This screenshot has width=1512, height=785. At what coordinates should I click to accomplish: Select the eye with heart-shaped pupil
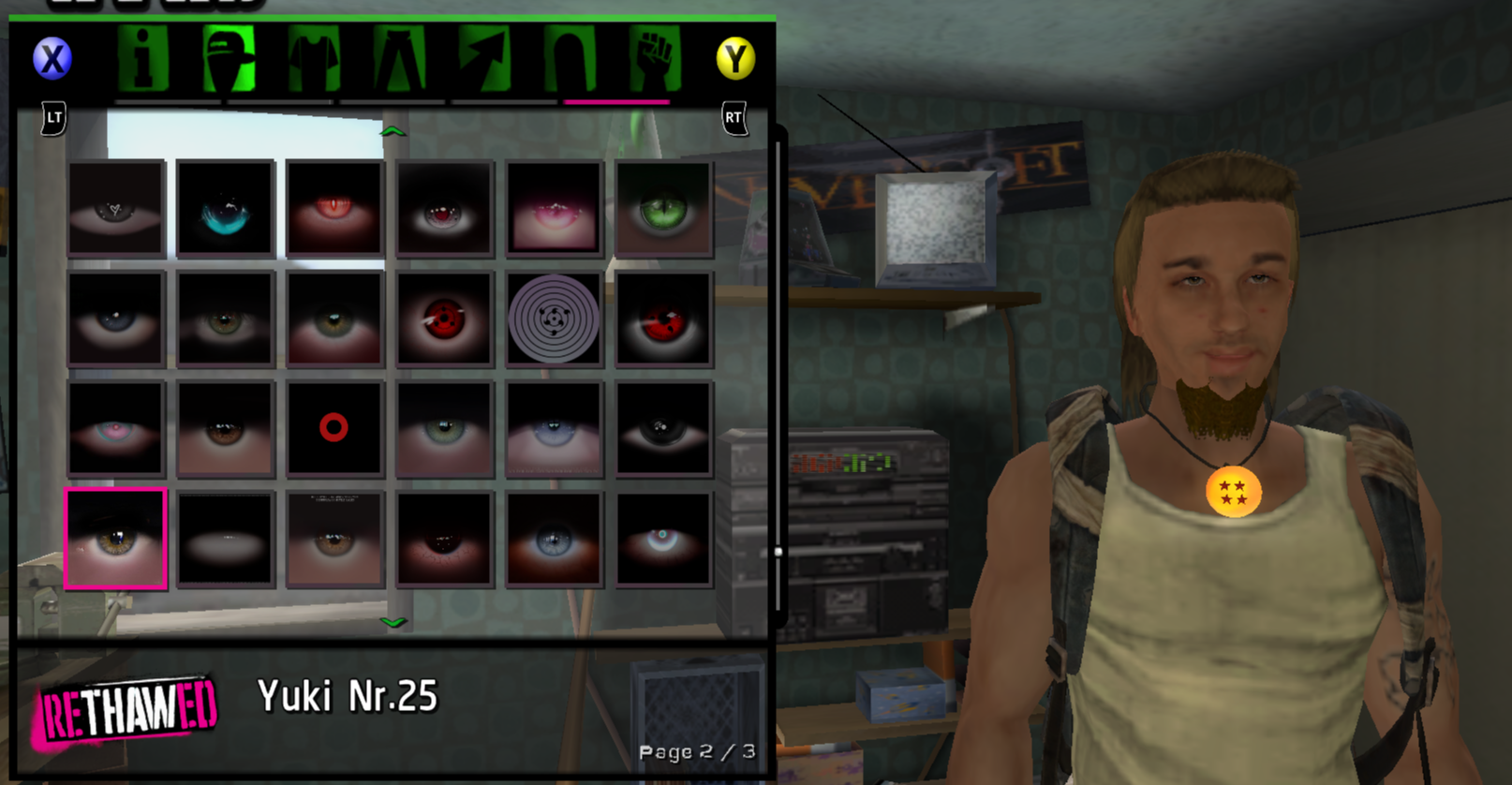pos(116,209)
